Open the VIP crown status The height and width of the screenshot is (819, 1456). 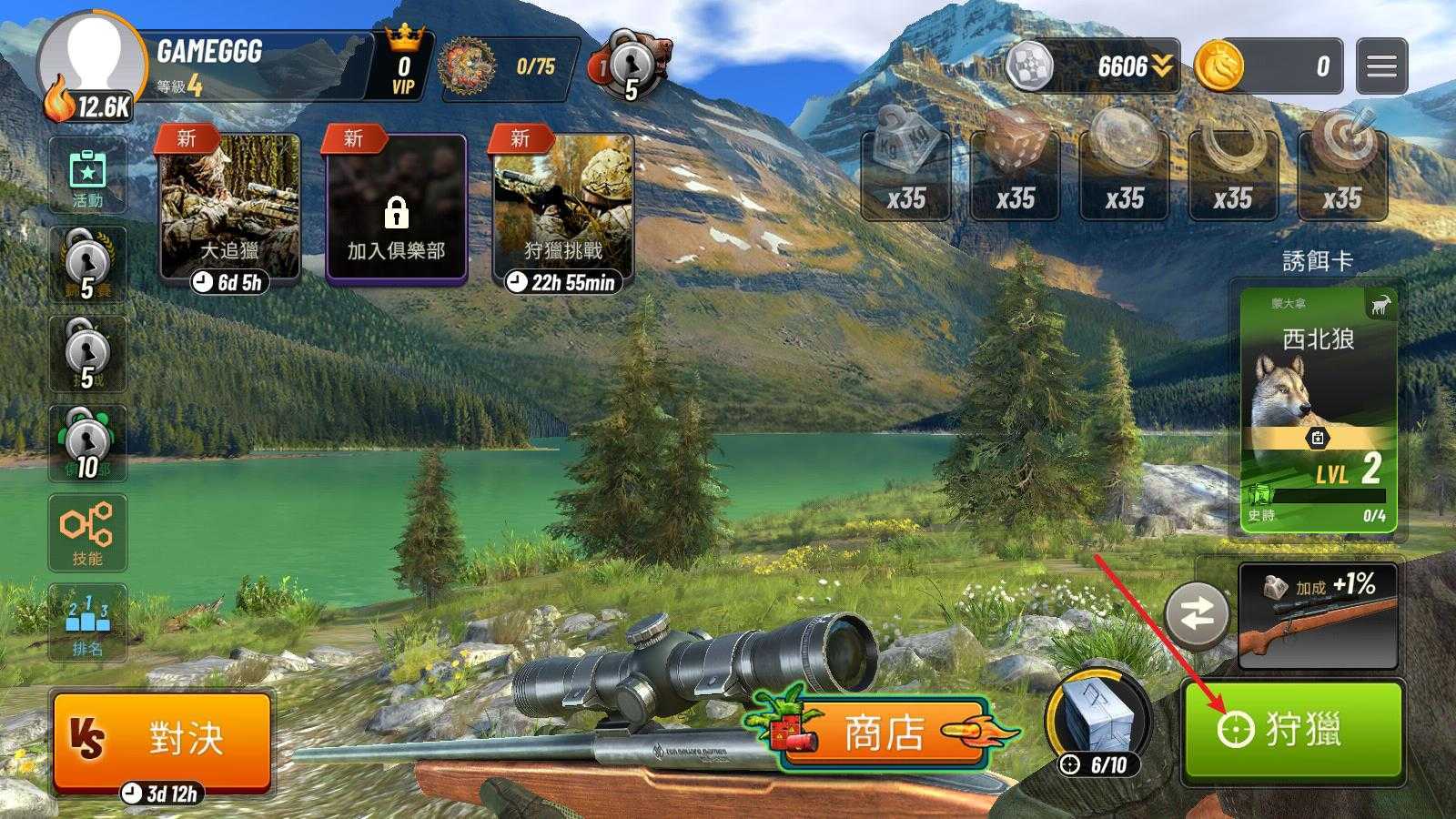(x=403, y=66)
